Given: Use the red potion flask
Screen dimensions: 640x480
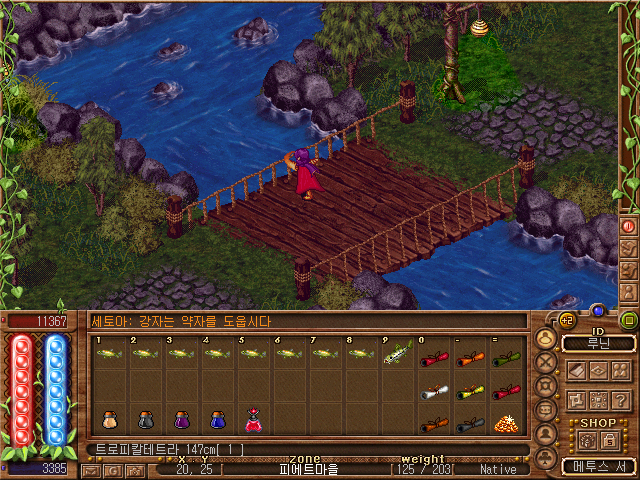Looking at the screenshot, I should click(x=253, y=420).
